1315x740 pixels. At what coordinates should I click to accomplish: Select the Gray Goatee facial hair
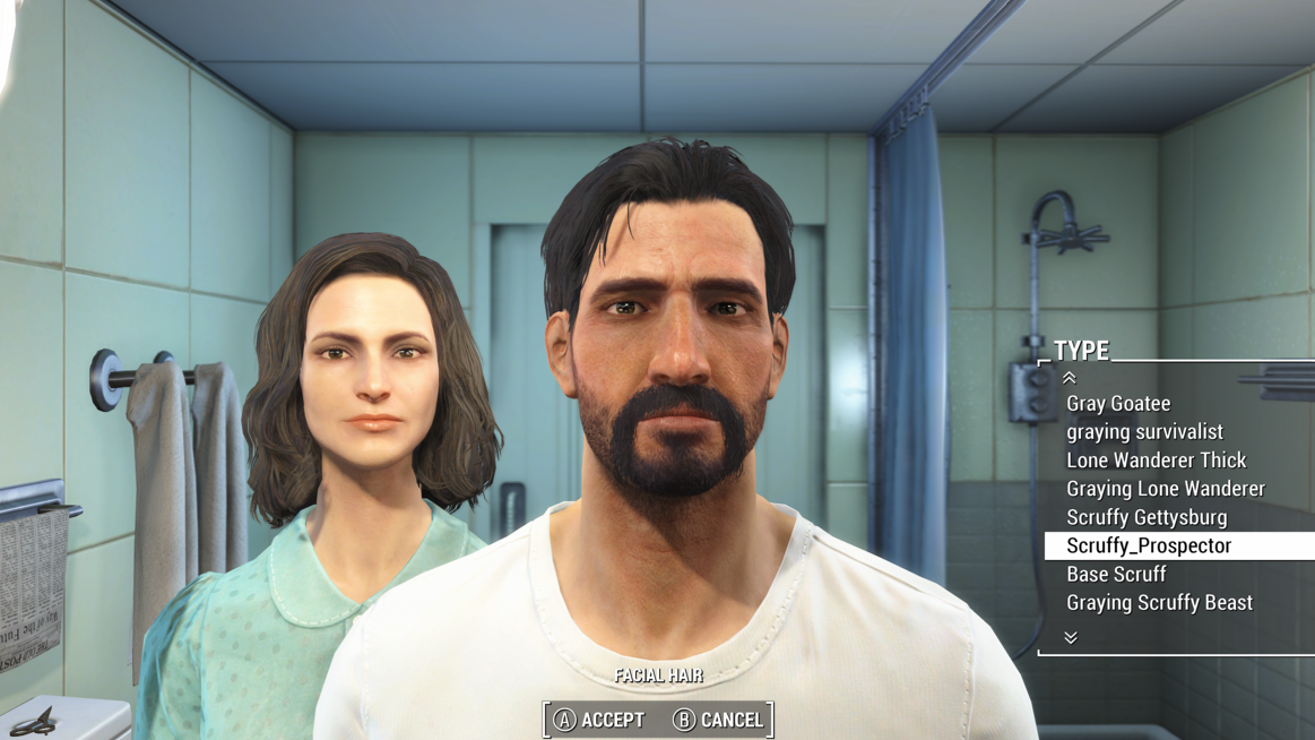[x=1118, y=404]
